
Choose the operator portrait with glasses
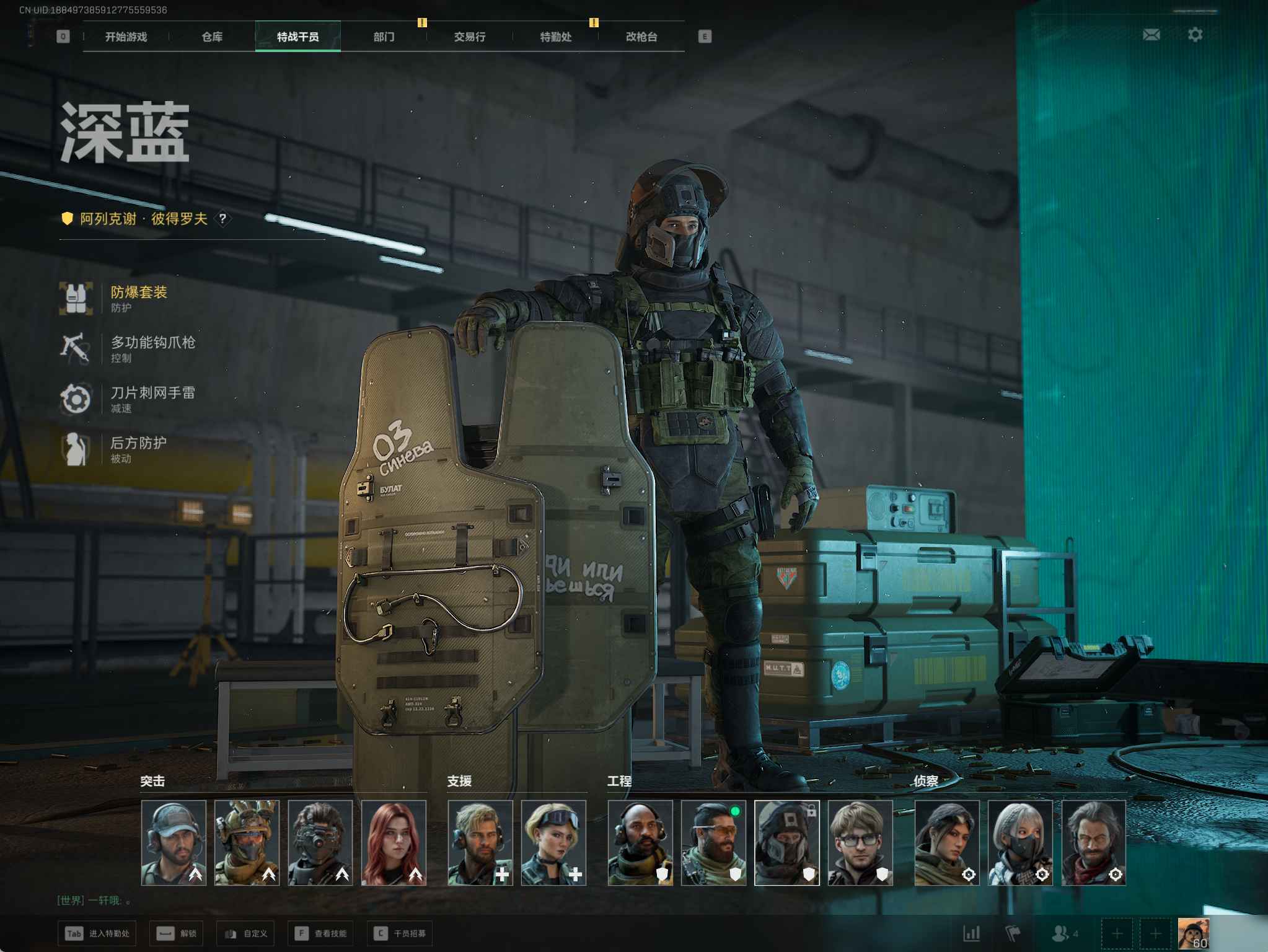coord(860,842)
